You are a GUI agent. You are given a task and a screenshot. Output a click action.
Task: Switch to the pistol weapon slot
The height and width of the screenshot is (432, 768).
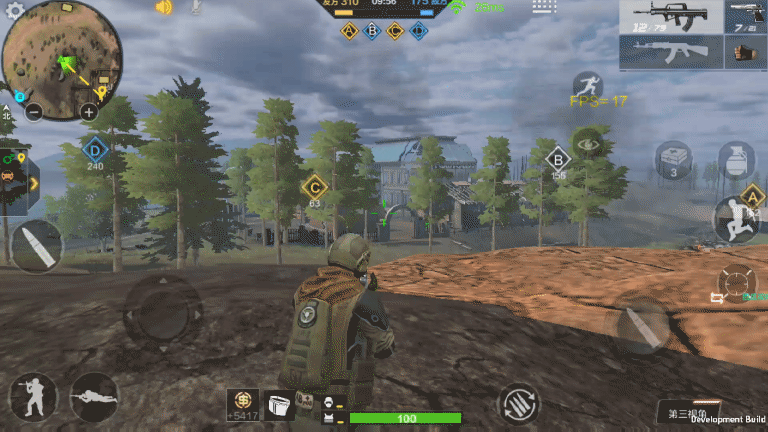[x=742, y=17]
